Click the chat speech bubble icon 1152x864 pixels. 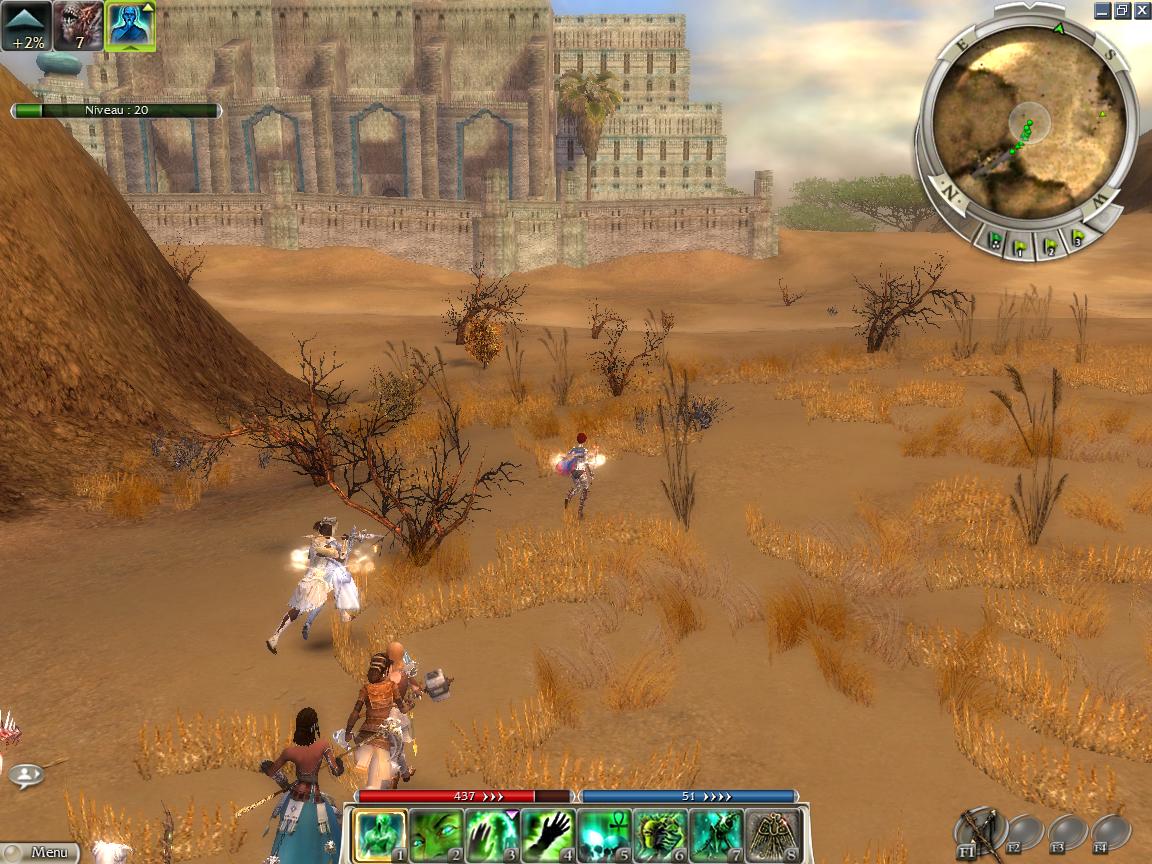coord(27,774)
